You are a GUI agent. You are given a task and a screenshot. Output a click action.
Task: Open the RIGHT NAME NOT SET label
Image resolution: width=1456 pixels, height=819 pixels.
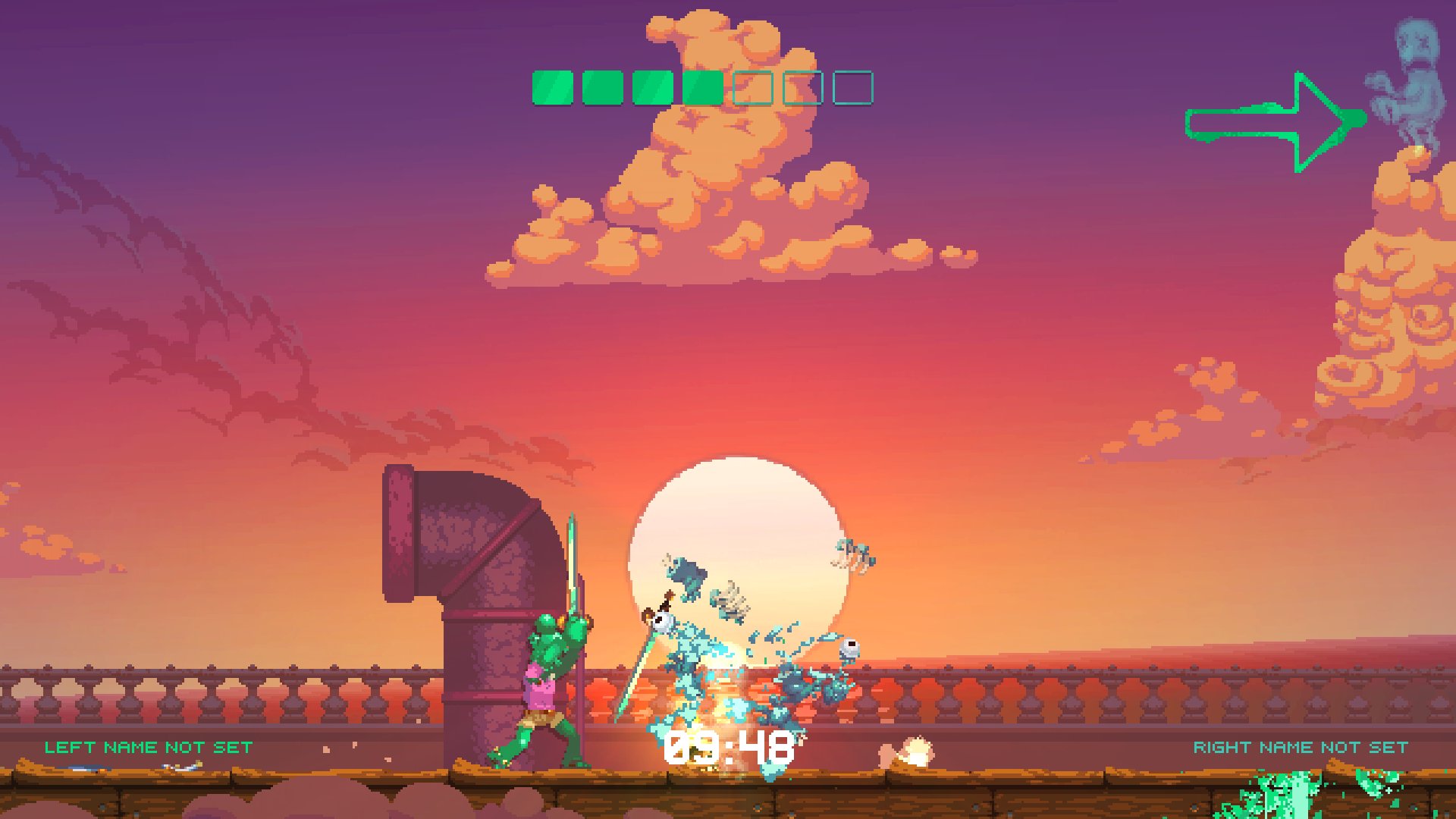1301,747
